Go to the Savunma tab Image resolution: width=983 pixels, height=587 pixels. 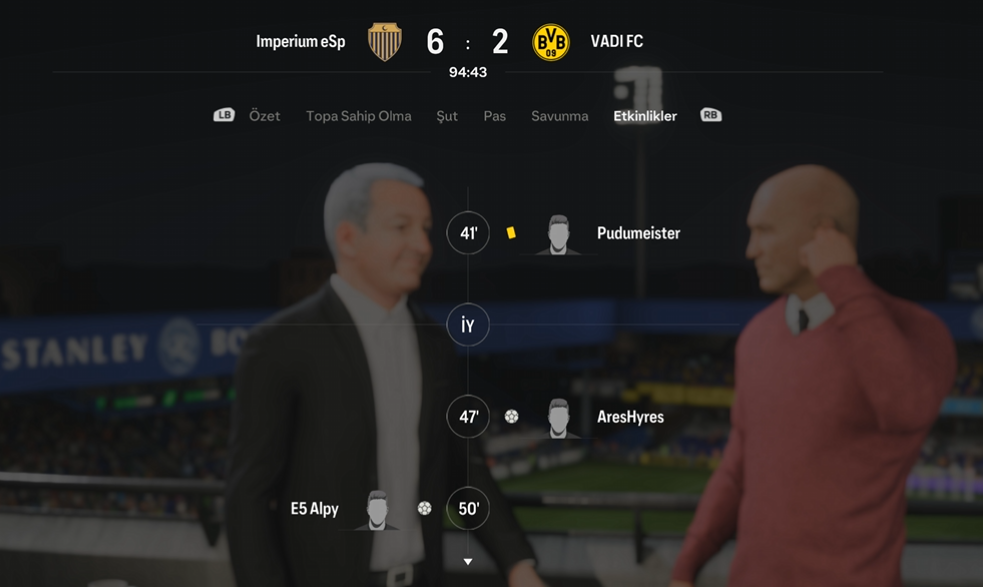559,116
